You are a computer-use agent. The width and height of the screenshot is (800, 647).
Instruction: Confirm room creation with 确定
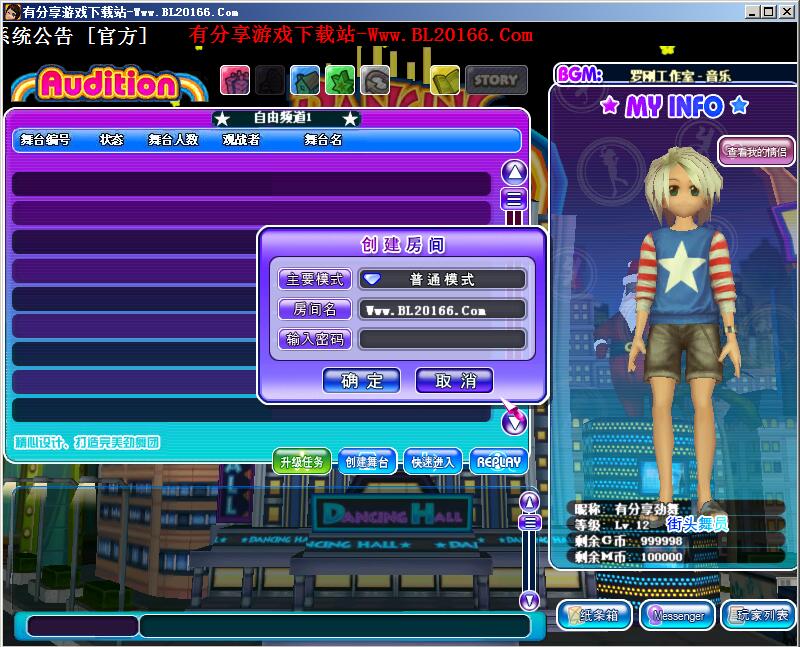coord(361,380)
